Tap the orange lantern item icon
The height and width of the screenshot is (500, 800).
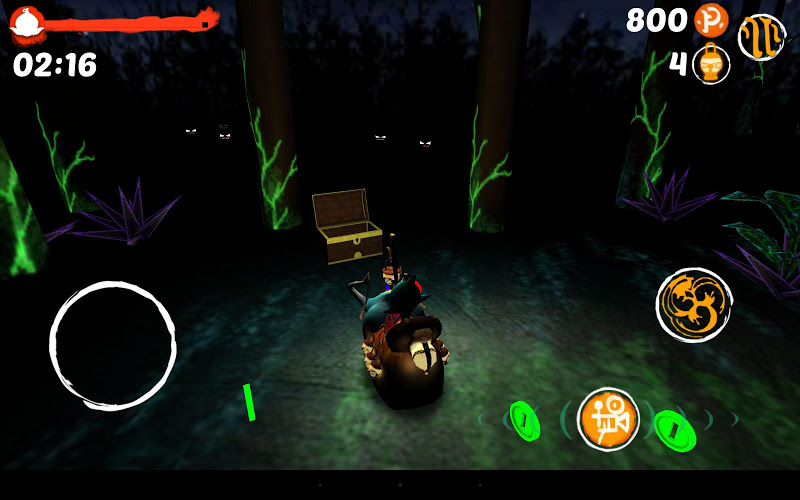pos(711,65)
